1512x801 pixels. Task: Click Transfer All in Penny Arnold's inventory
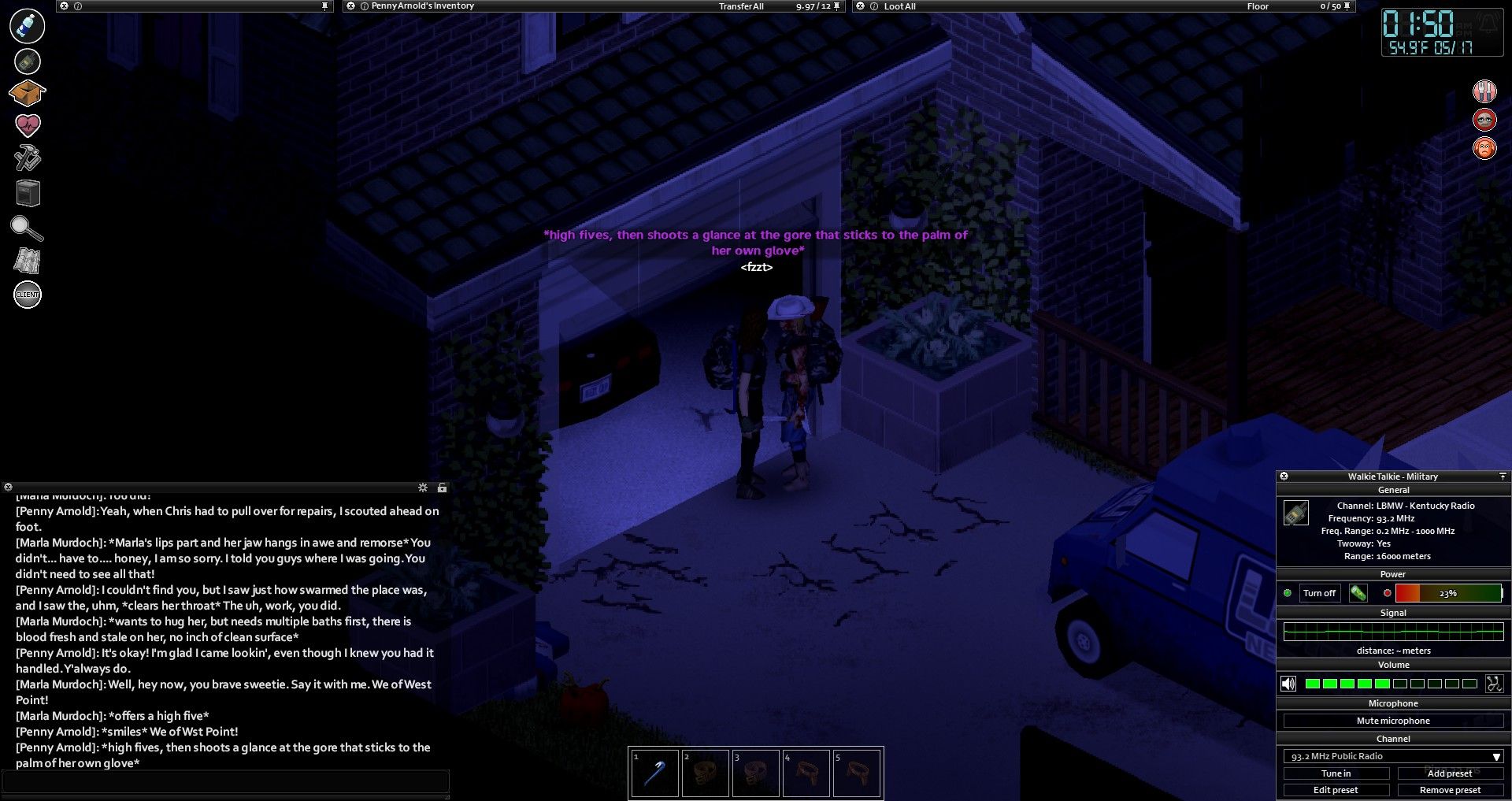[x=741, y=6]
